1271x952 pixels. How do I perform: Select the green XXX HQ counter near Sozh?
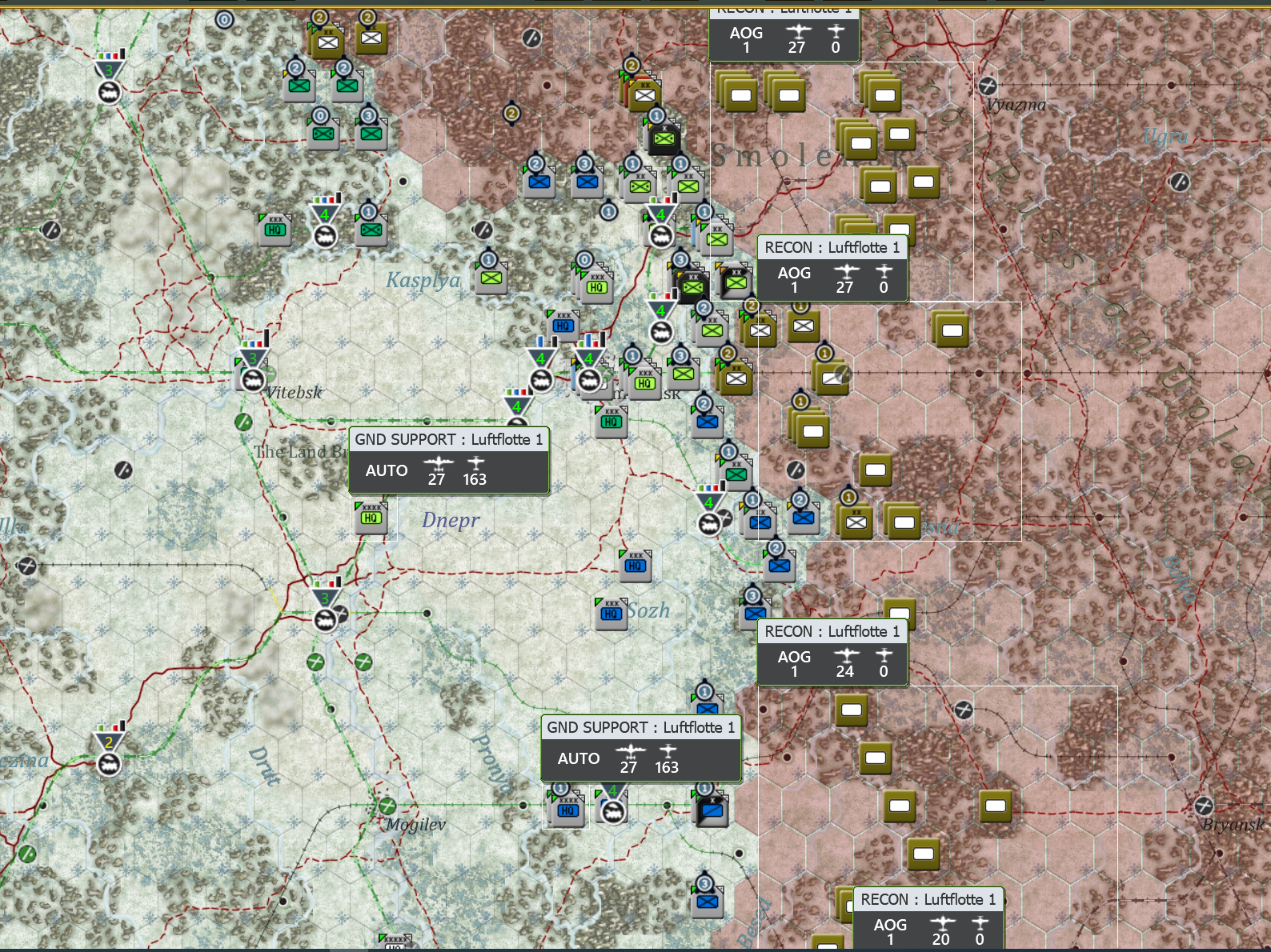click(611, 612)
